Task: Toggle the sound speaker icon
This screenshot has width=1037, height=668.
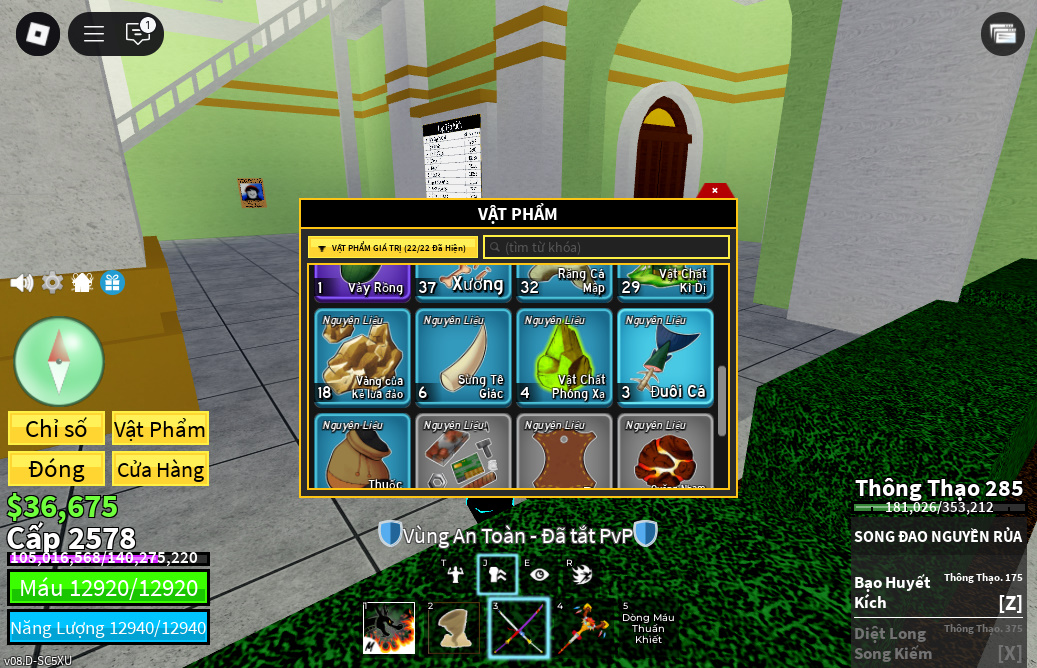Action: coord(21,283)
